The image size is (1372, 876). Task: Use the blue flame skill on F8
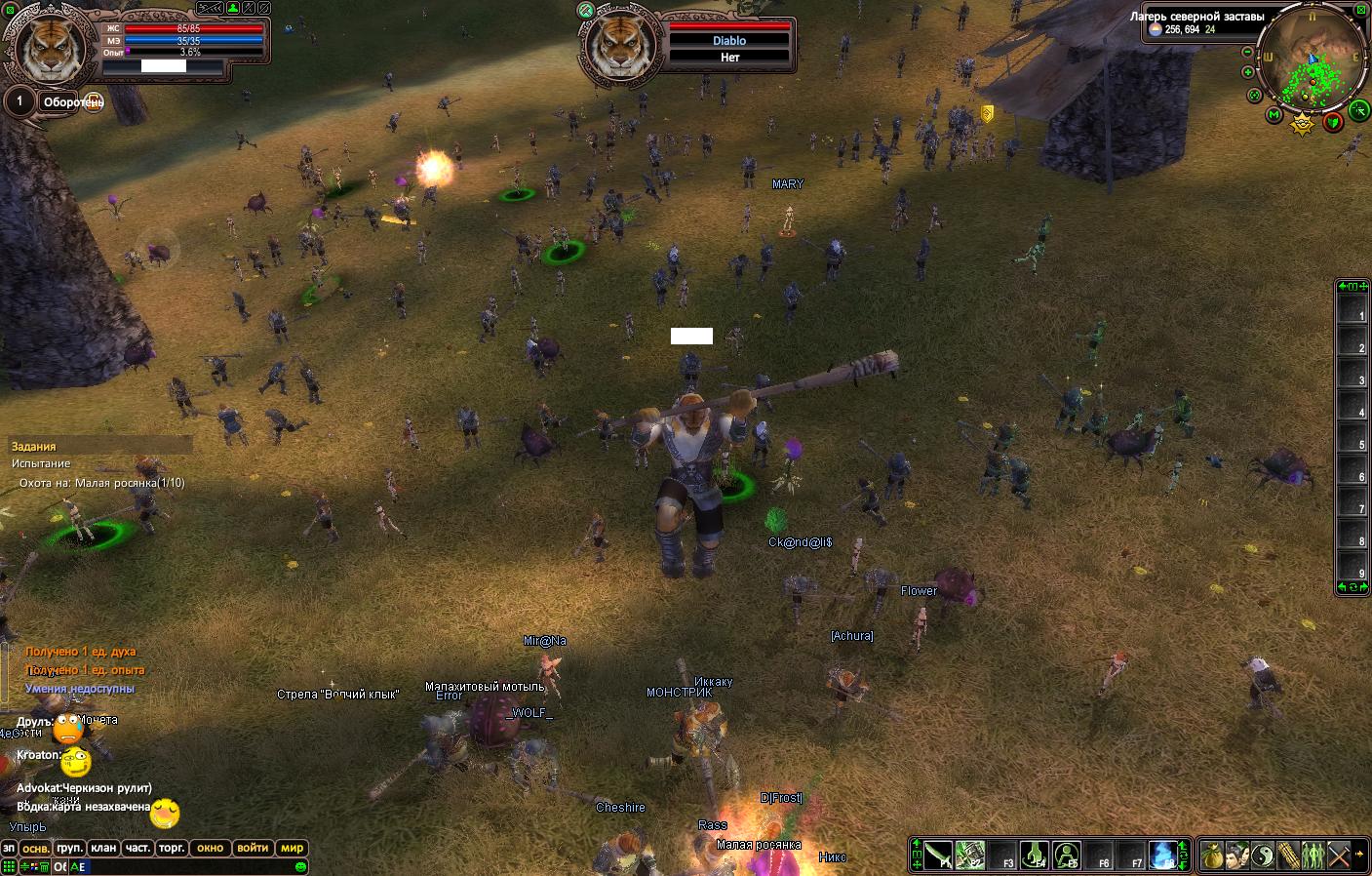point(1162,856)
